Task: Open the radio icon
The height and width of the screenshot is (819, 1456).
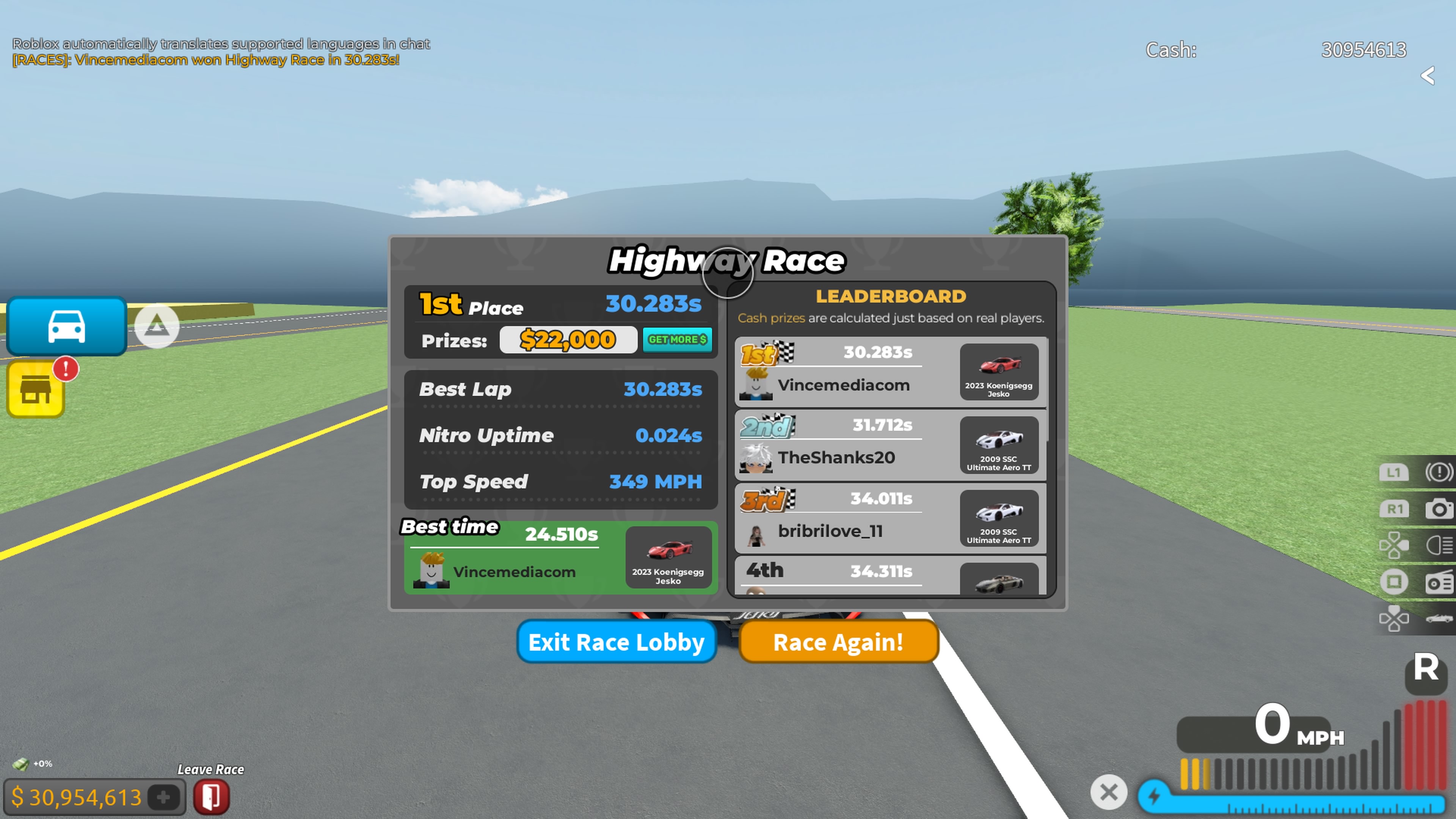Action: point(1439,582)
